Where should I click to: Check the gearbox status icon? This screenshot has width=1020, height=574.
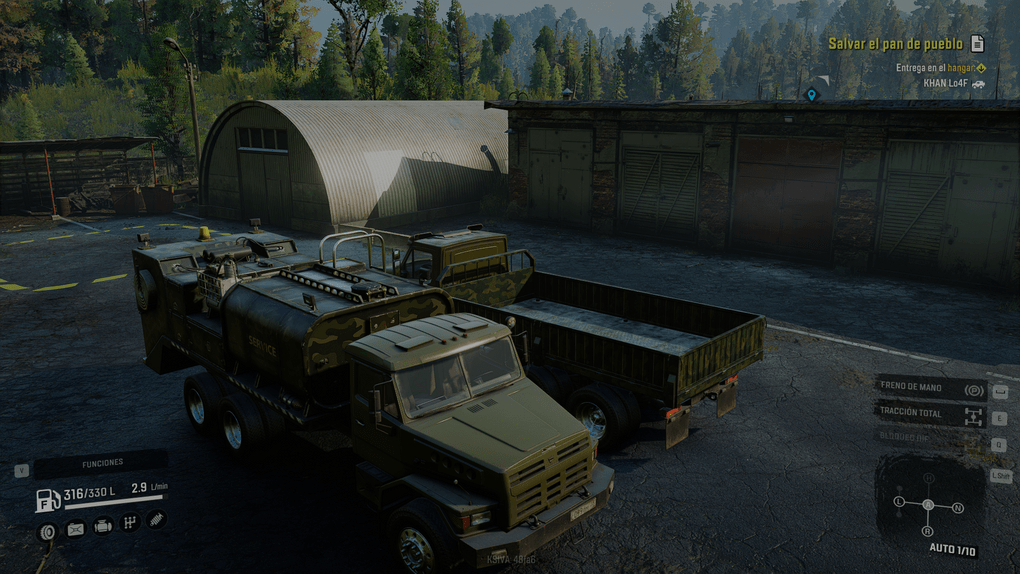point(129,522)
